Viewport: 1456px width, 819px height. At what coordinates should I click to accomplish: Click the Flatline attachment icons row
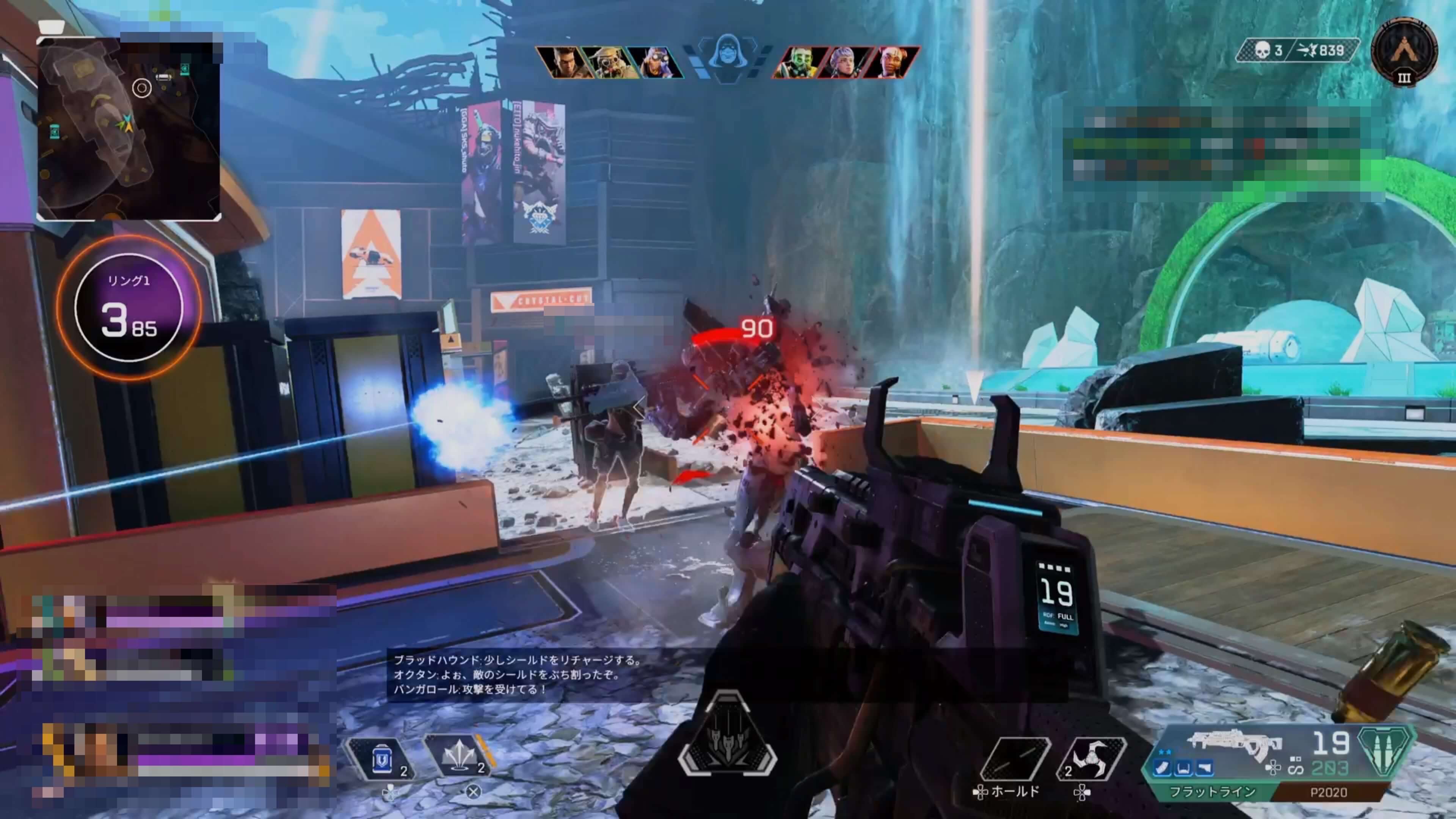point(1183,768)
